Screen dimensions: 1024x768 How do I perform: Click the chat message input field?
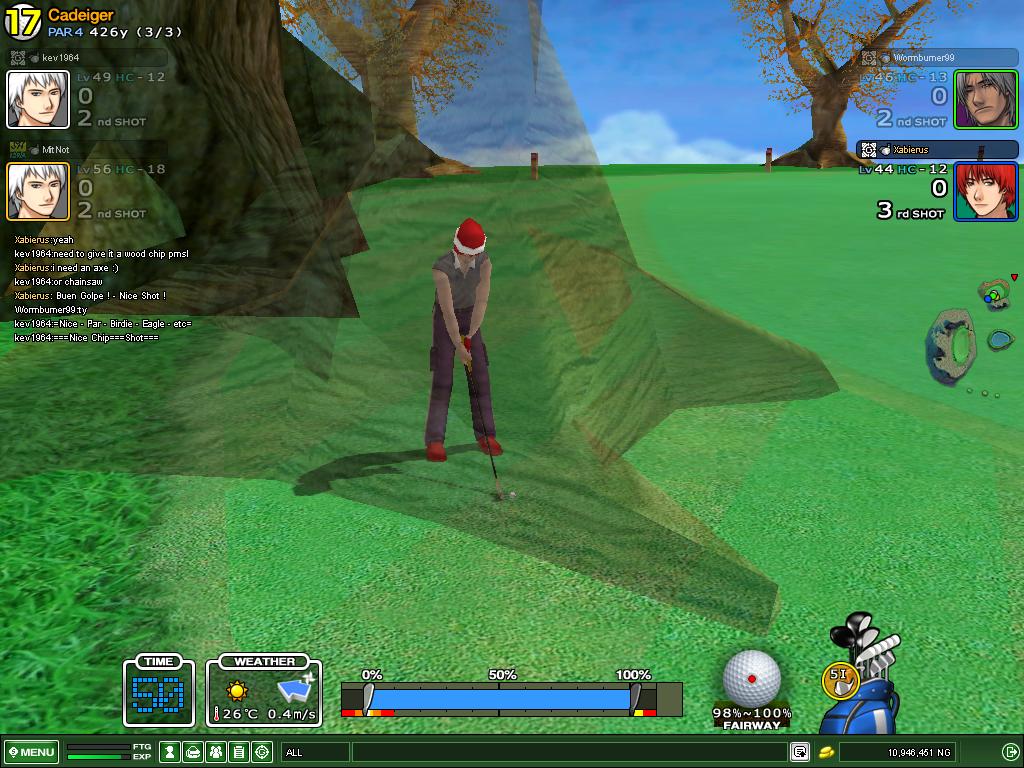point(568,752)
